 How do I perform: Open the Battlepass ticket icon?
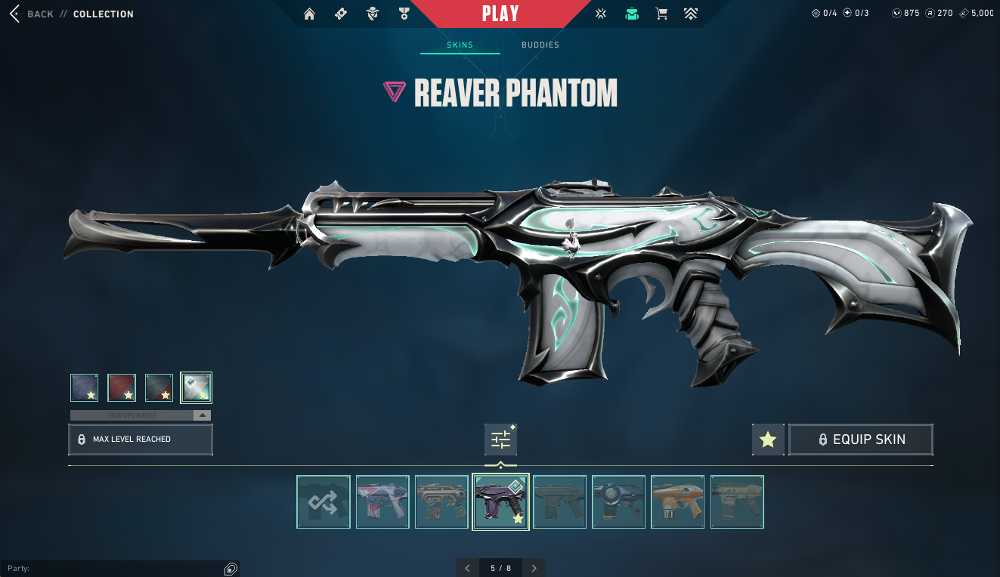tap(341, 14)
